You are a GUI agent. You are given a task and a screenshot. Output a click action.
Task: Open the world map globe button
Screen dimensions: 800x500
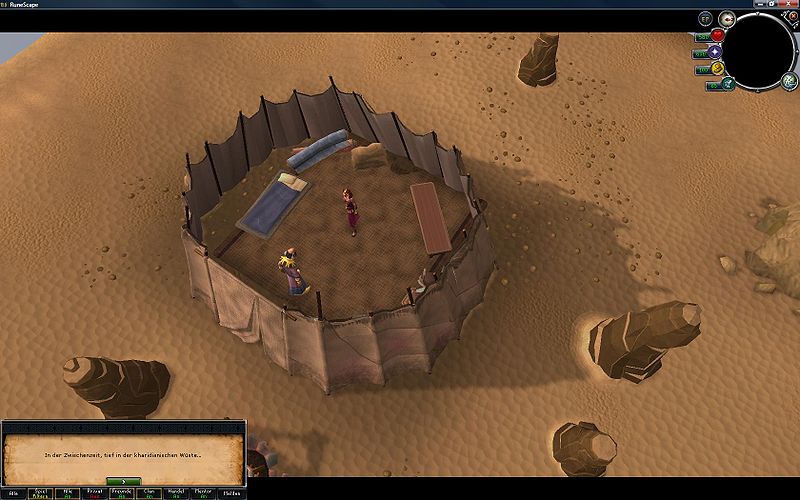click(787, 82)
